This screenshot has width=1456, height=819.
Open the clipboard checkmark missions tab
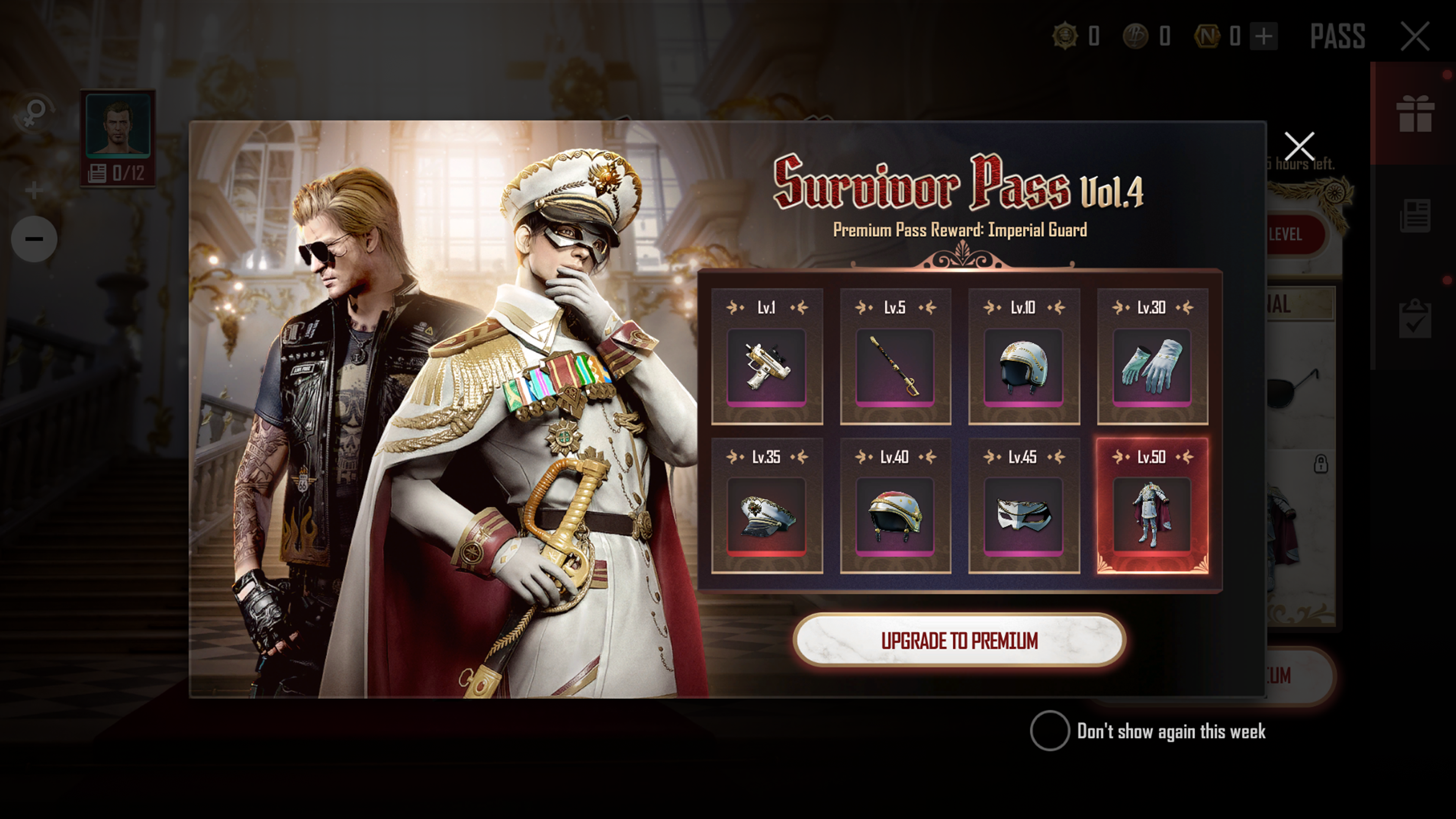[1415, 319]
